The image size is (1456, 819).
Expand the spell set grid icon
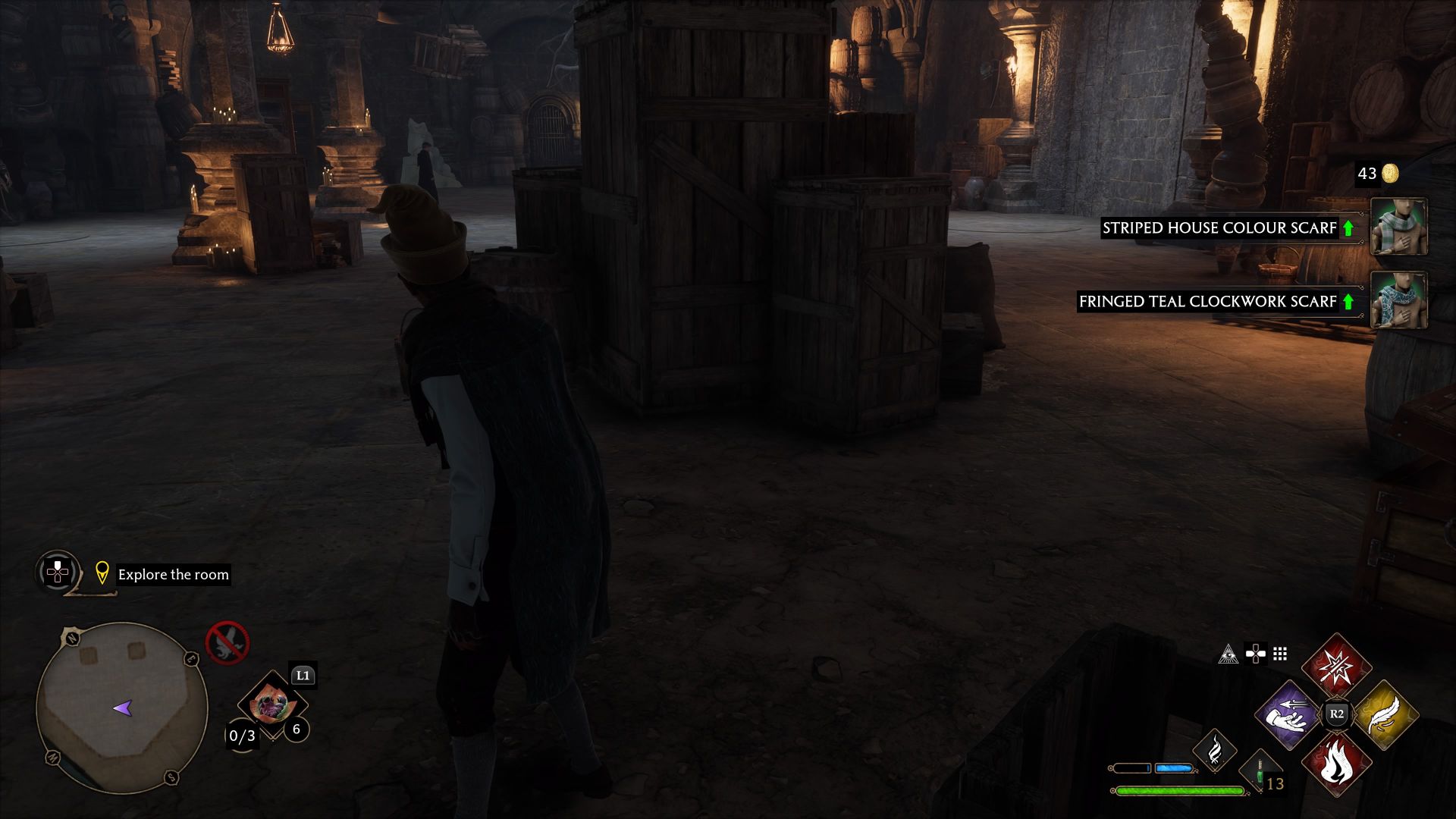(1280, 652)
